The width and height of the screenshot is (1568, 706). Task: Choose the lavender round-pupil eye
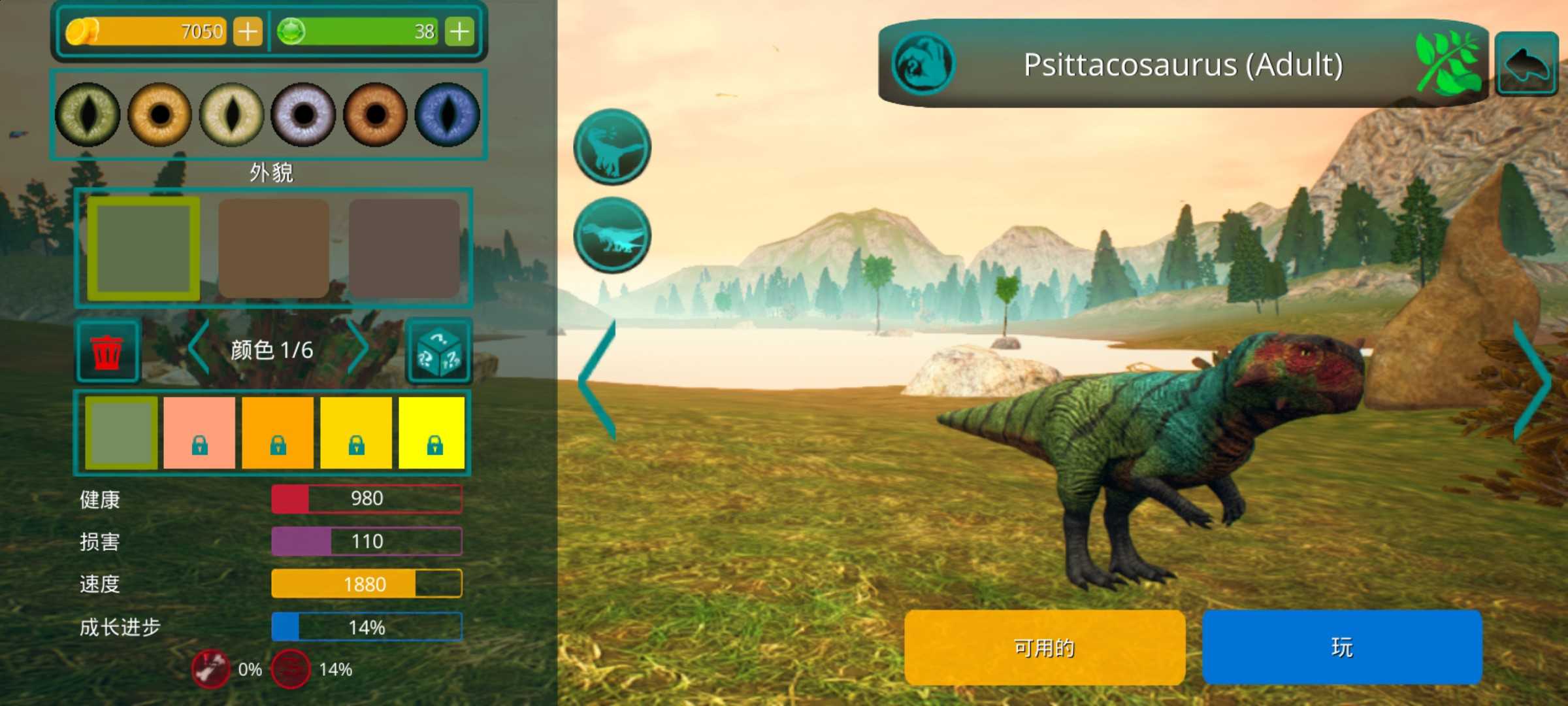click(304, 115)
